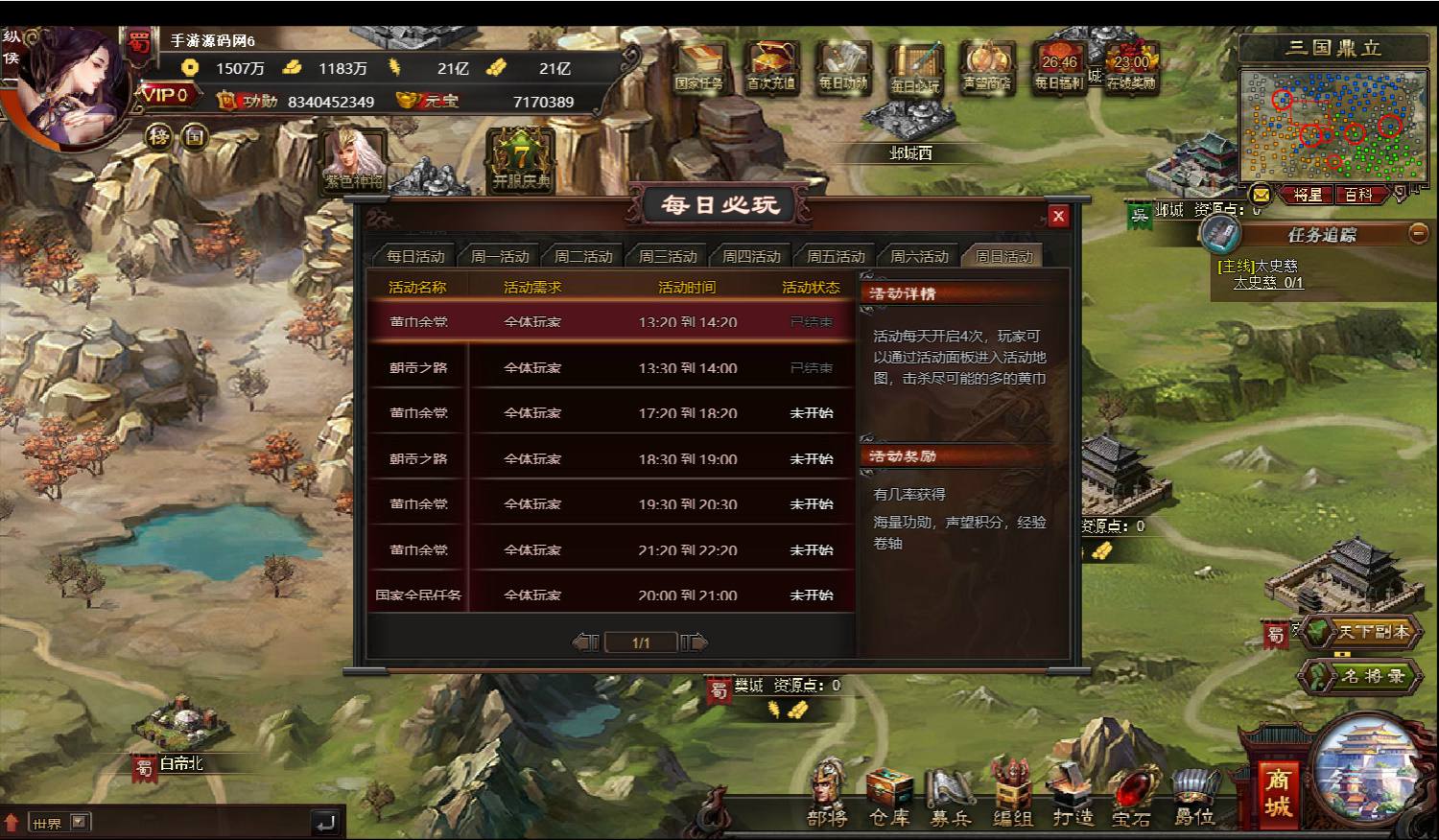The width and height of the screenshot is (1439, 840).
Task: Open the 仓库 warehouse
Action: click(x=889, y=794)
